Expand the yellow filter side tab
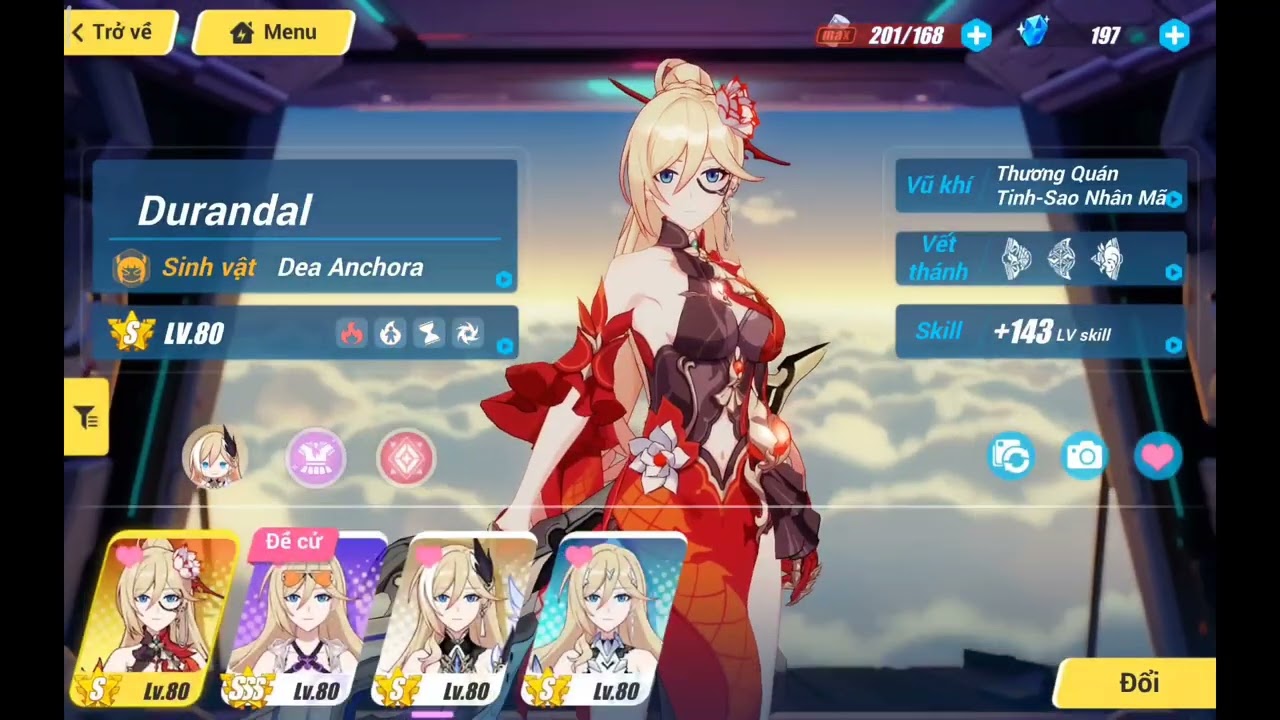 86,418
